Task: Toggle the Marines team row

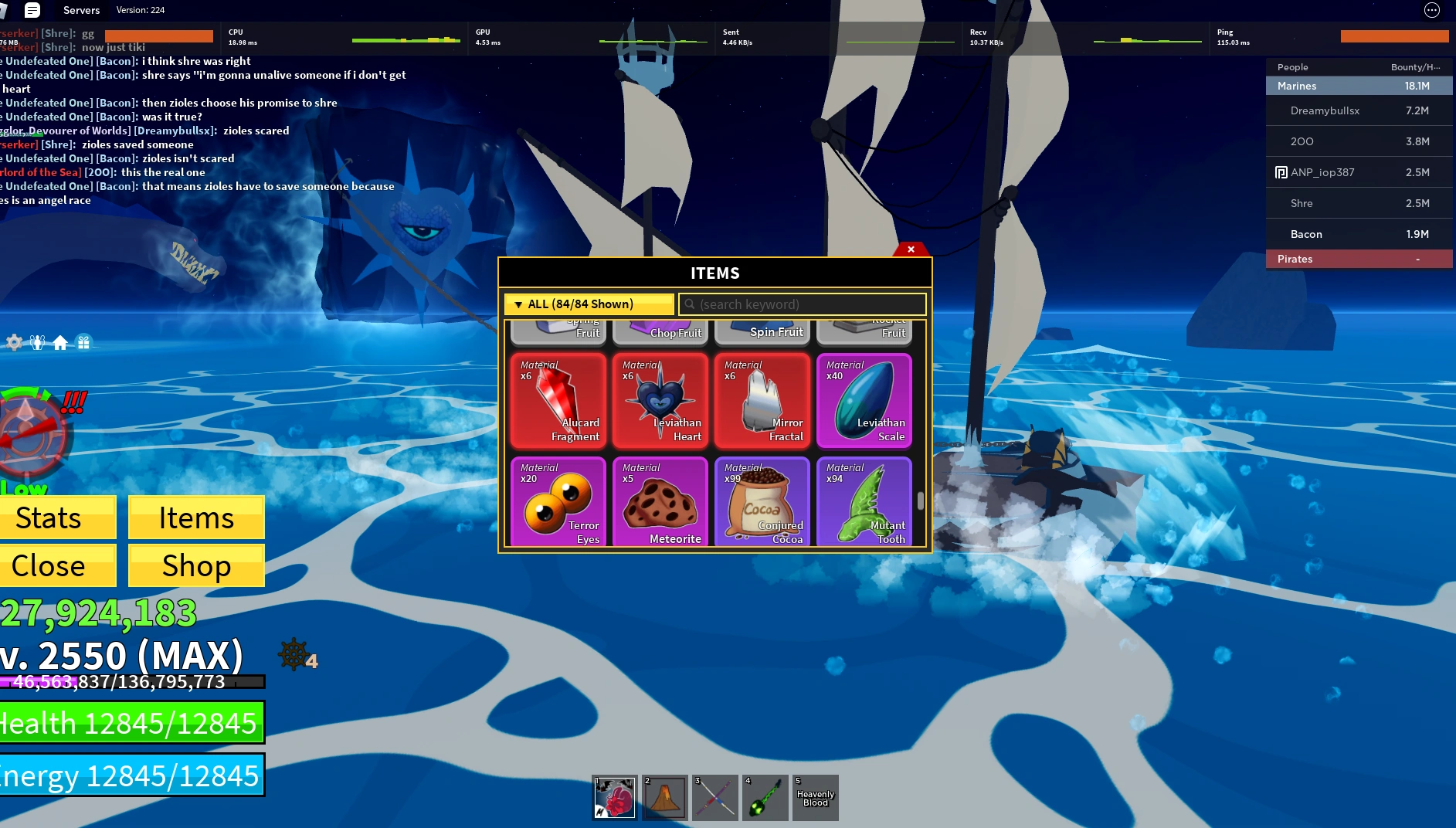Action: pos(1358,86)
